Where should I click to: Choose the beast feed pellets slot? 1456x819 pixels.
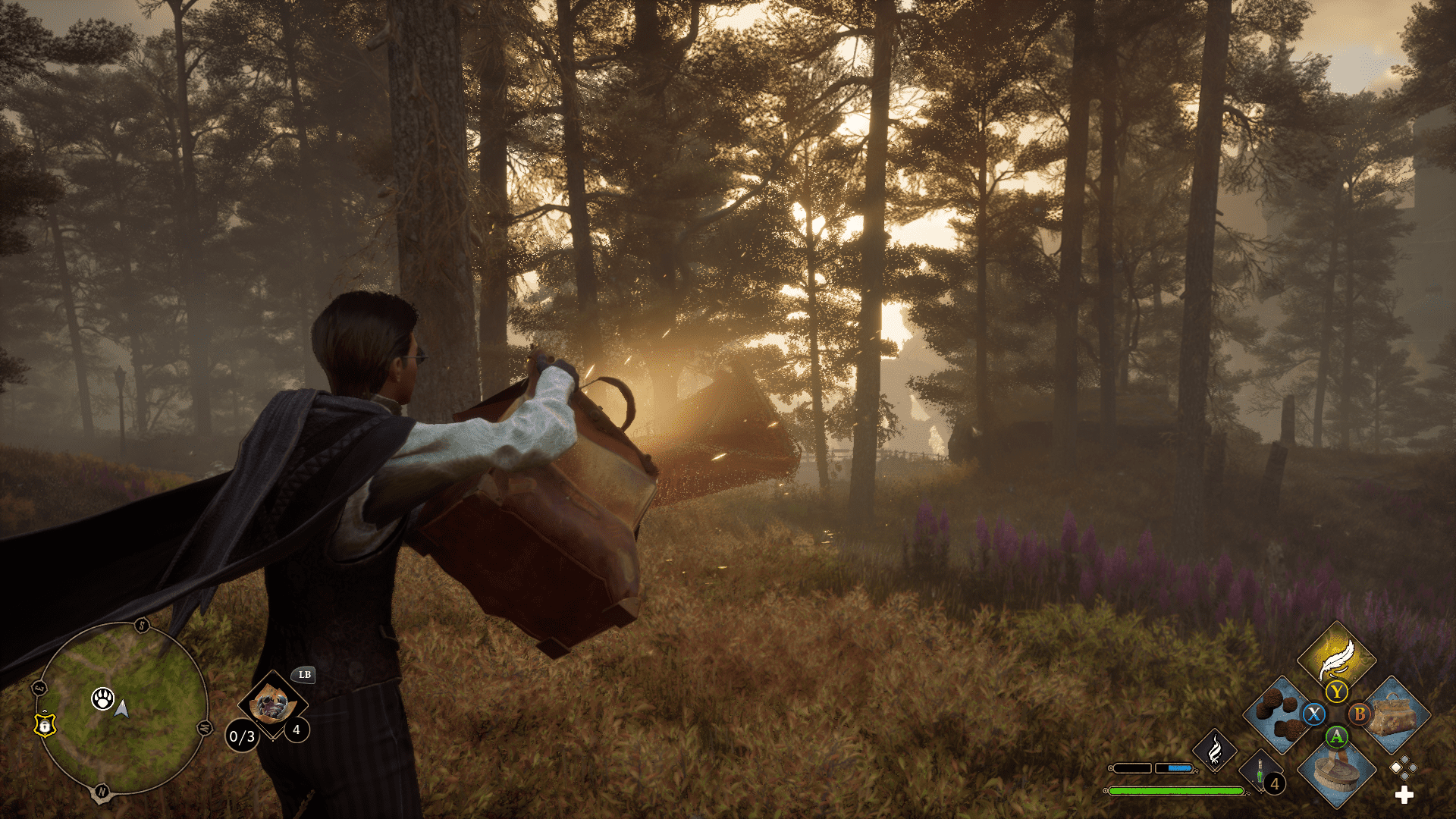[x=1279, y=715]
